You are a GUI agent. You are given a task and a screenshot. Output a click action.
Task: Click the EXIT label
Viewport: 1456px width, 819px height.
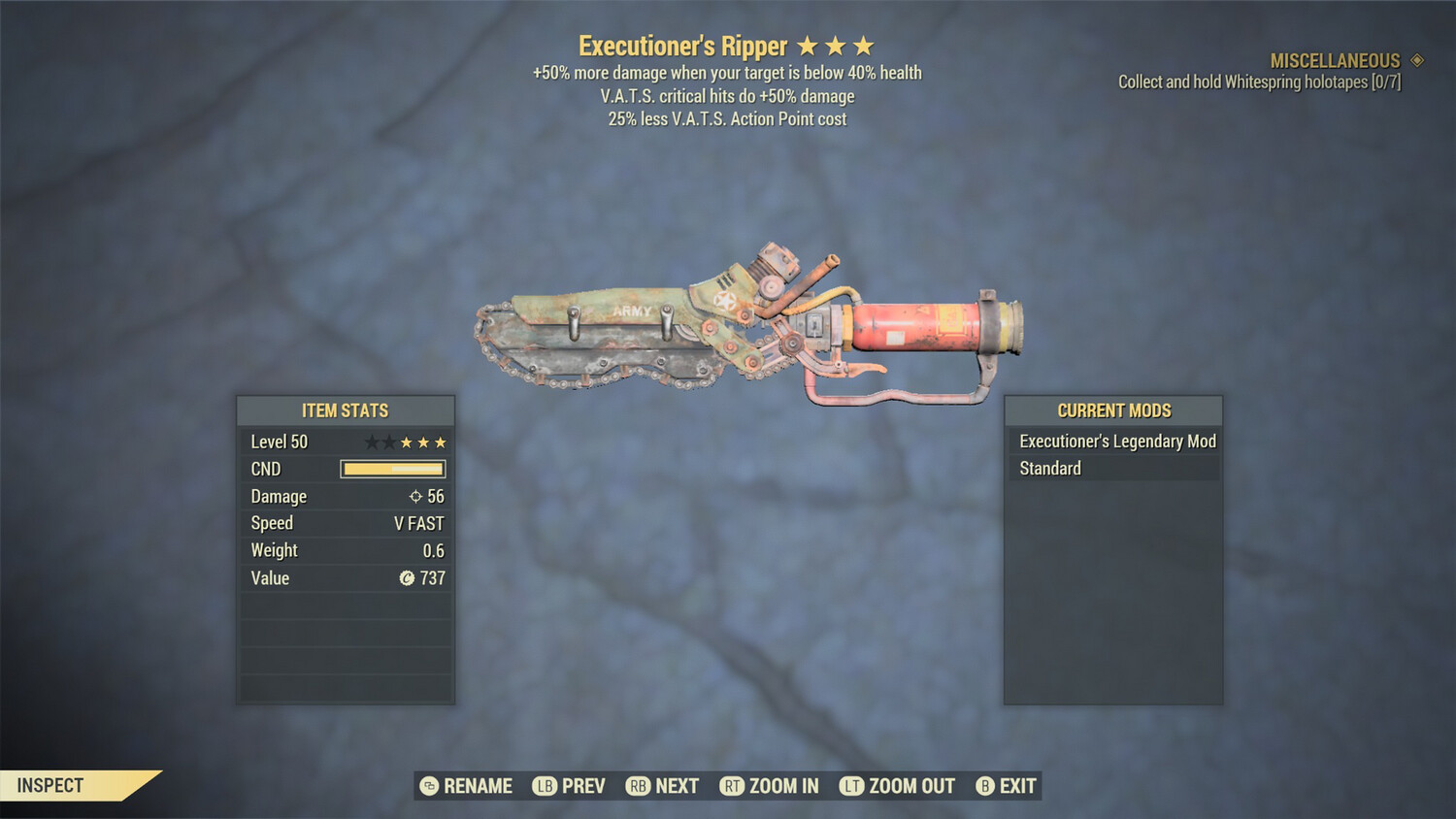point(1015,786)
